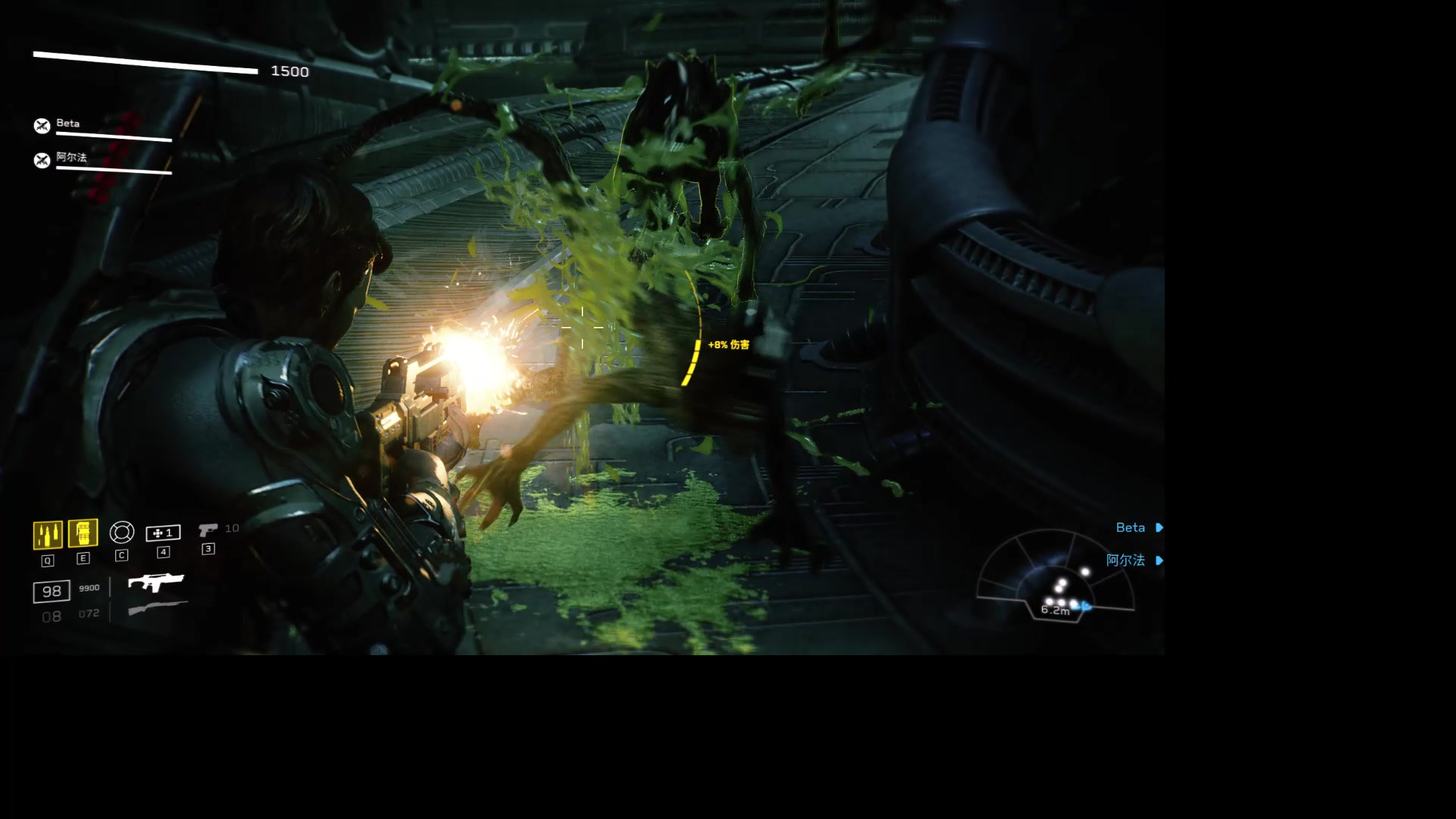Image resolution: width=1456 pixels, height=819 pixels.
Task: Select squadmate Beta in the team list
Action: click(x=67, y=124)
